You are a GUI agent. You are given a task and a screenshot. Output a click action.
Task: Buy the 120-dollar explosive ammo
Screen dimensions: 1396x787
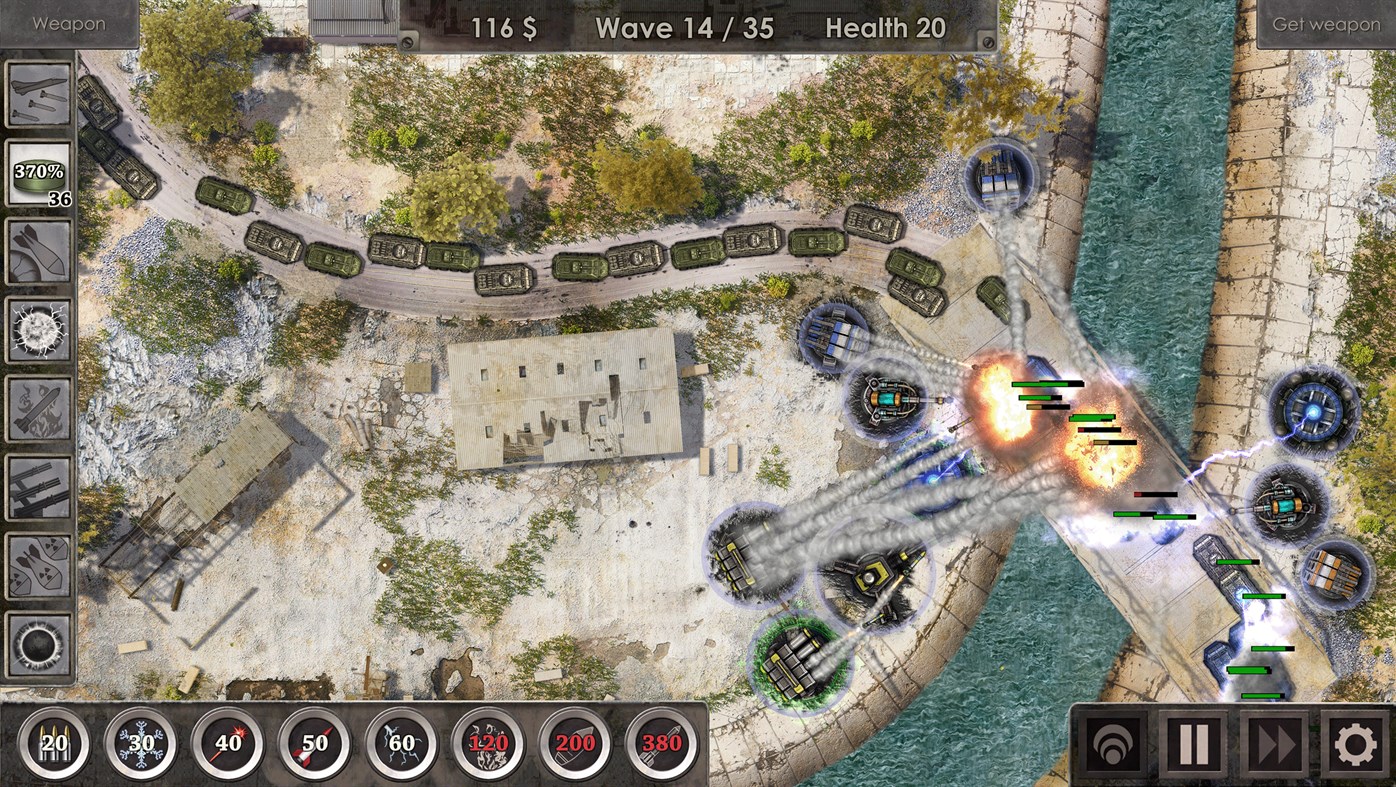click(x=488, y=743)
